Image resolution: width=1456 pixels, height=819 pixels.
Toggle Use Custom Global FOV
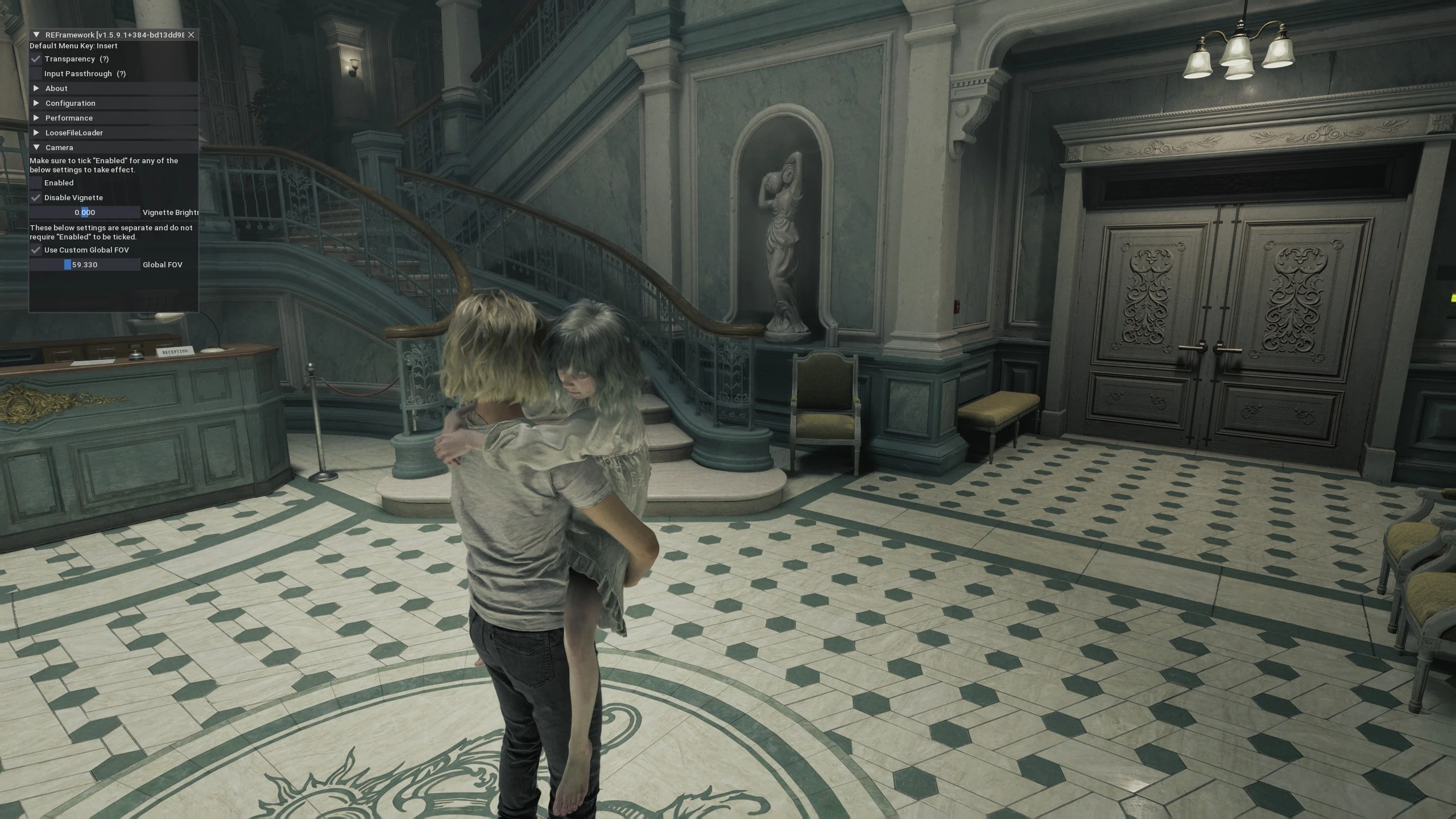coord(36,250)
